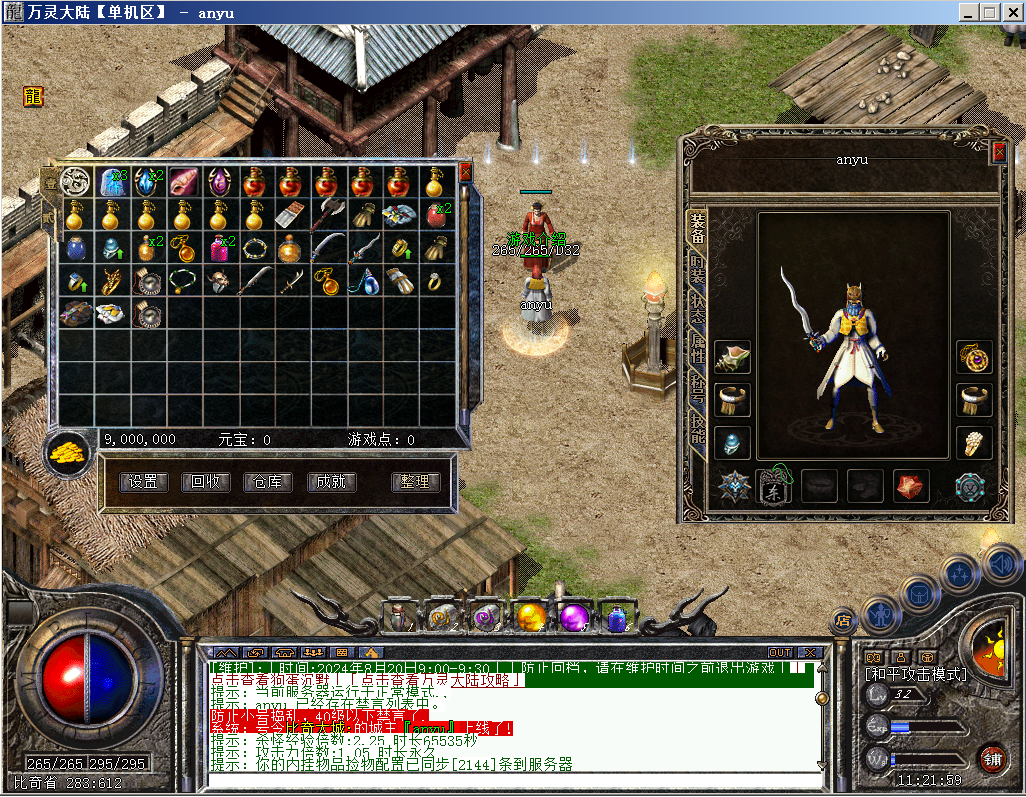Open the 设置 settings button

click(x=143, y=482)
